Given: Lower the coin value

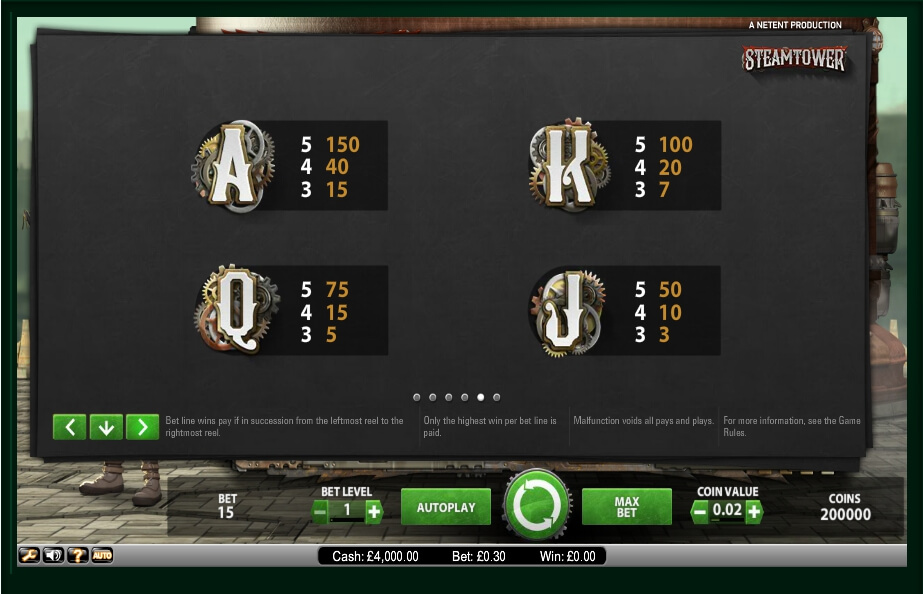Looking at the screenshot, I should click(x=700, y=512).
